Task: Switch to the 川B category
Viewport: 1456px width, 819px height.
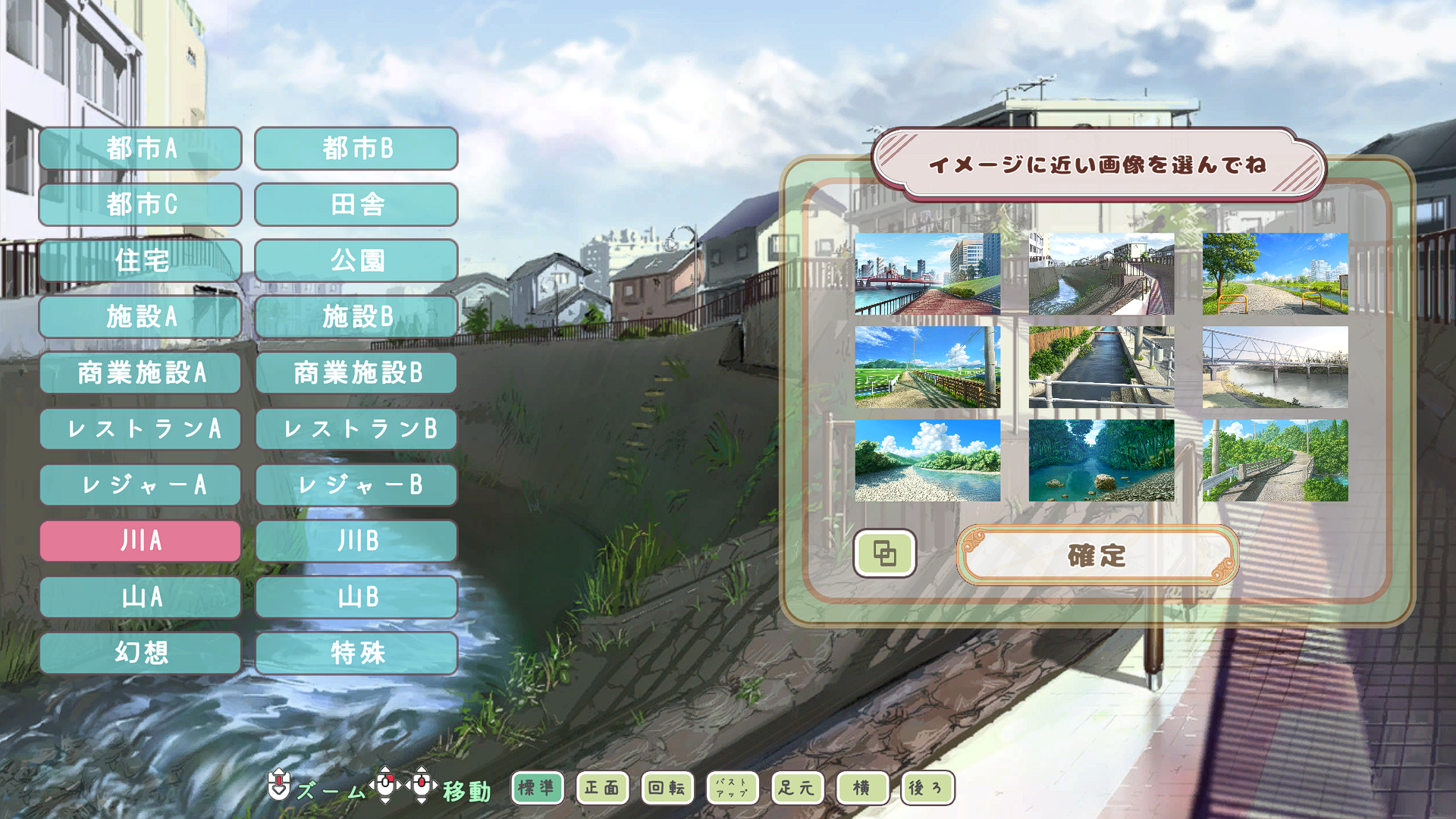Action: pos(356,541)
